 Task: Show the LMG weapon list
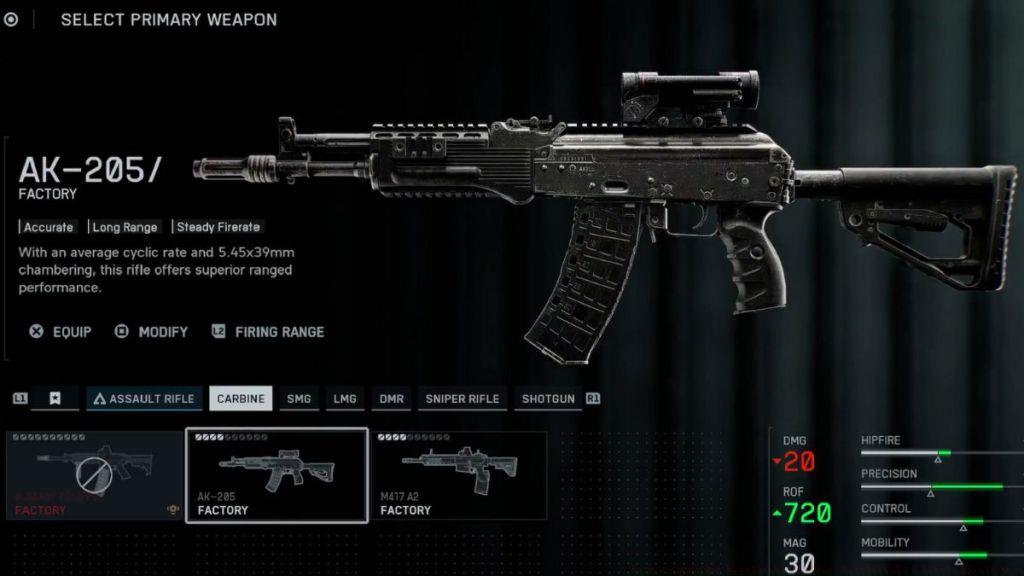(344, 399)
